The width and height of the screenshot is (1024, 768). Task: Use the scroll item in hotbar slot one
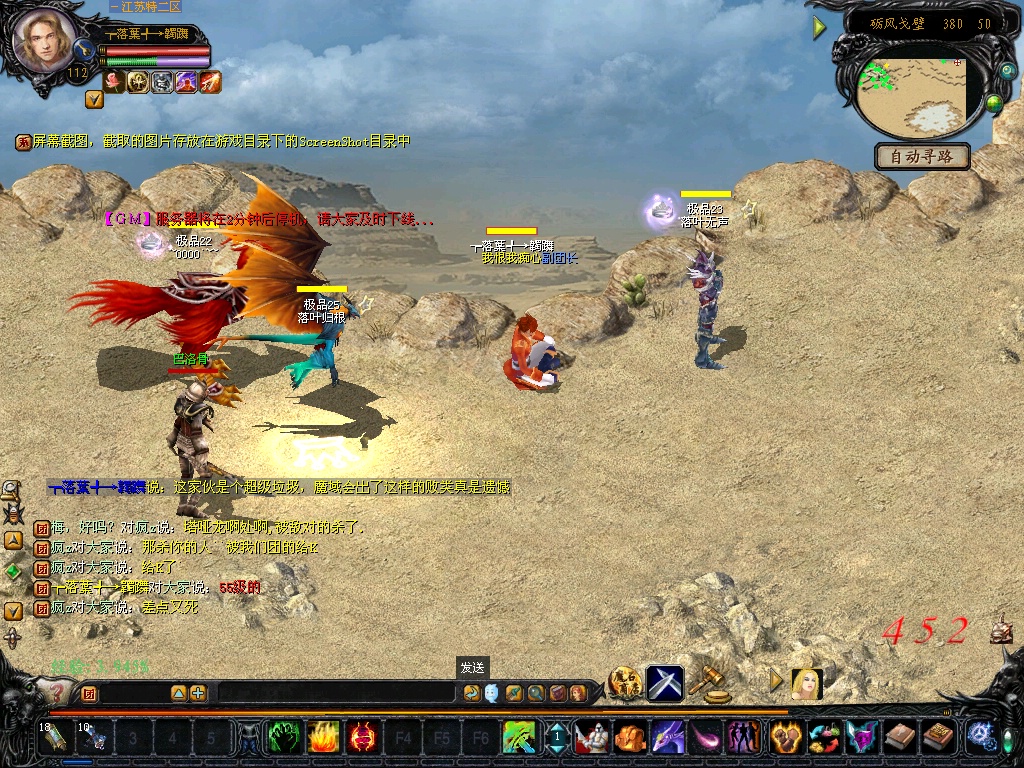[x=57, y=738]
